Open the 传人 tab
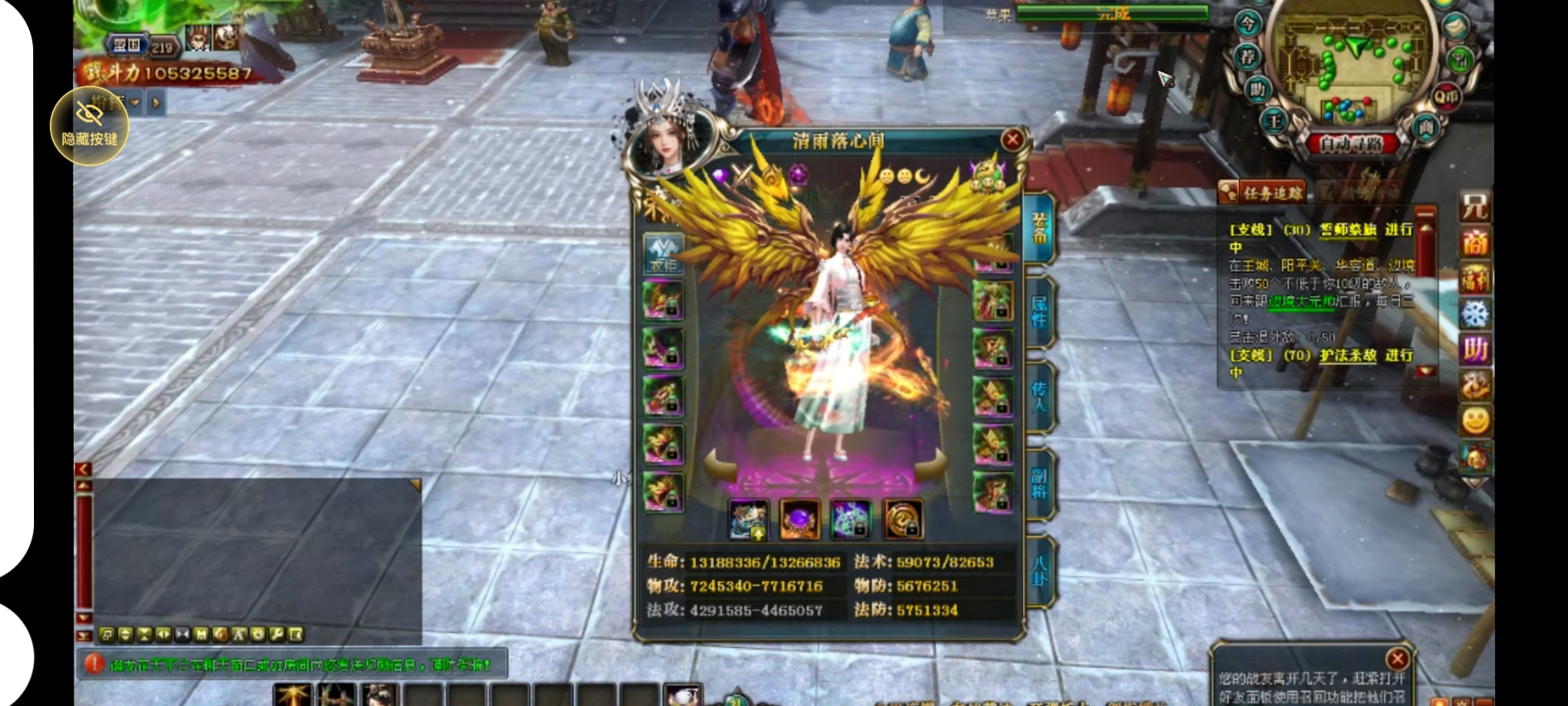1568x706 pixels. pos(1040,396)
